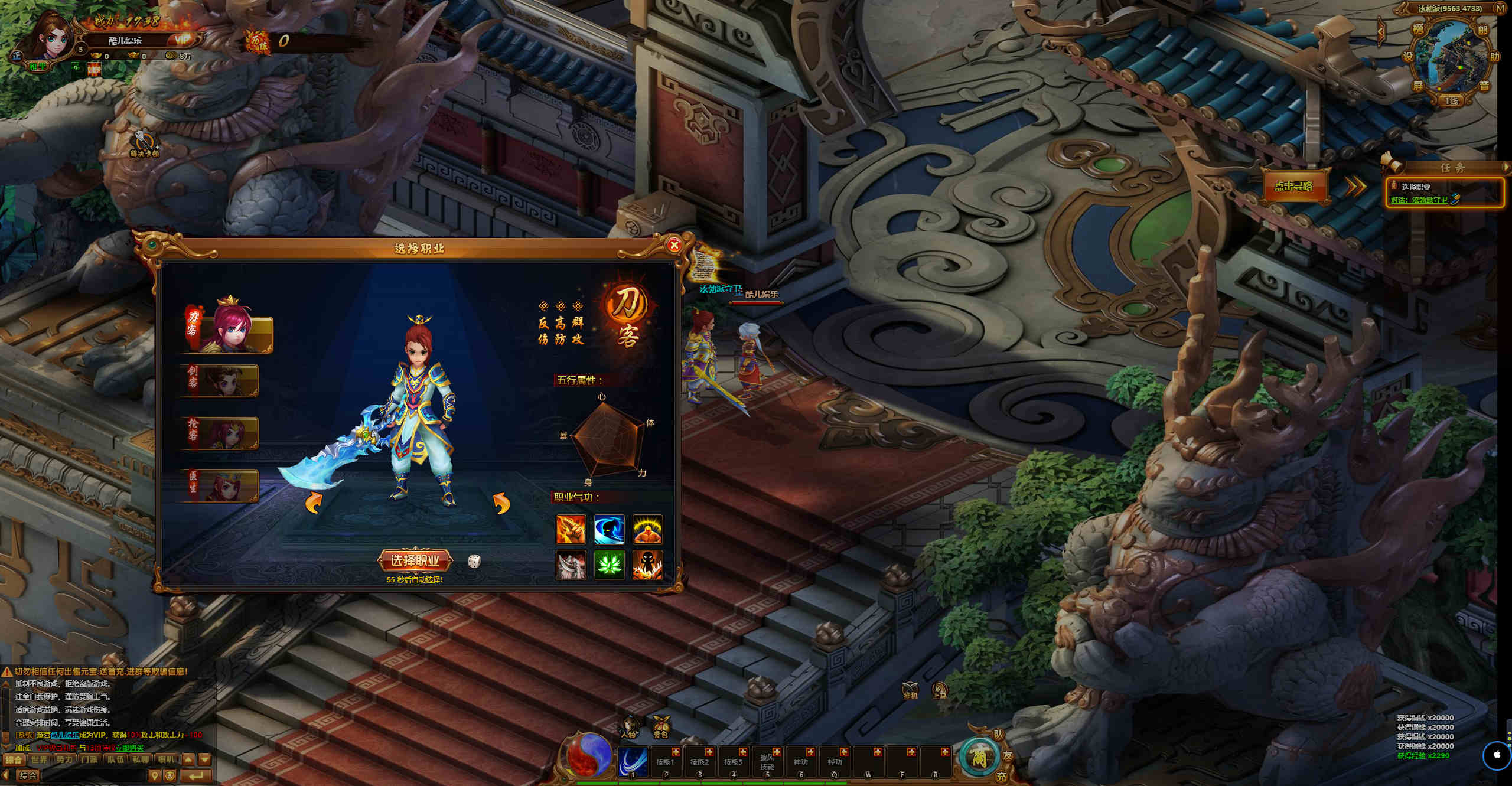Open settings via the 设 button
This screenshot has width=1512, height=786.
[1408, 57]
